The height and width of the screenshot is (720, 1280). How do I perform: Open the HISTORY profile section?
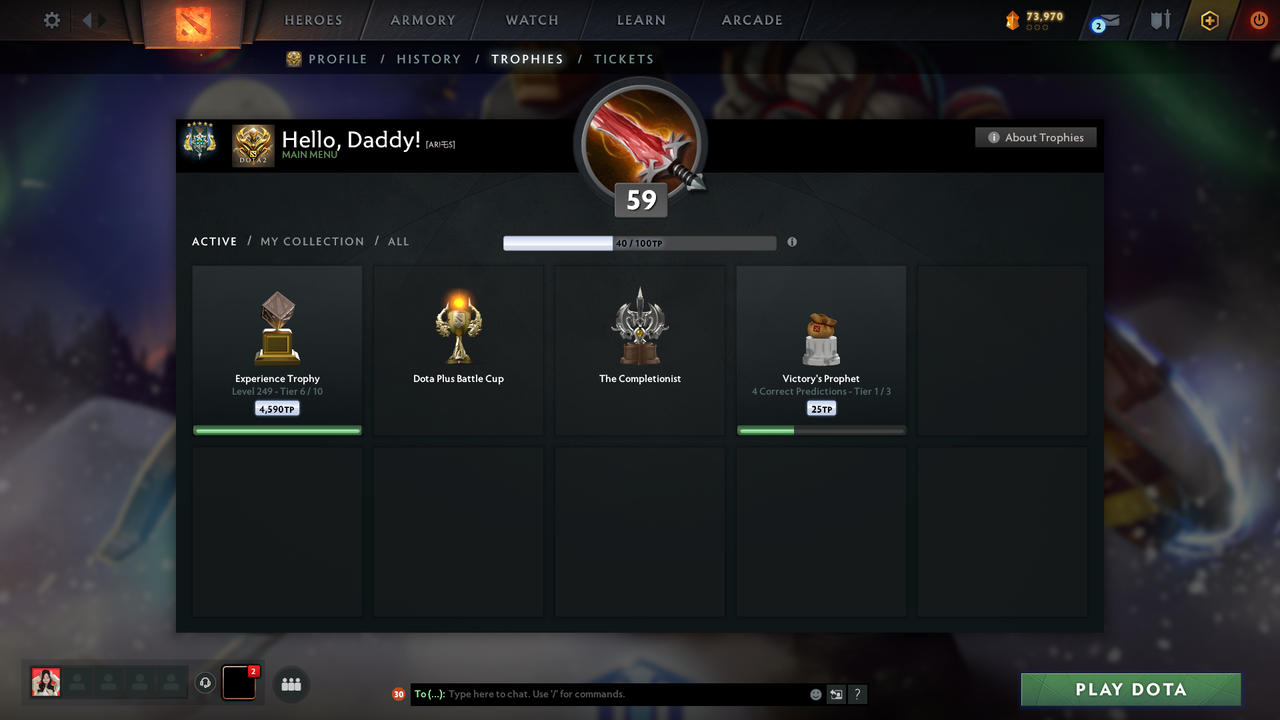coord(428,59)
